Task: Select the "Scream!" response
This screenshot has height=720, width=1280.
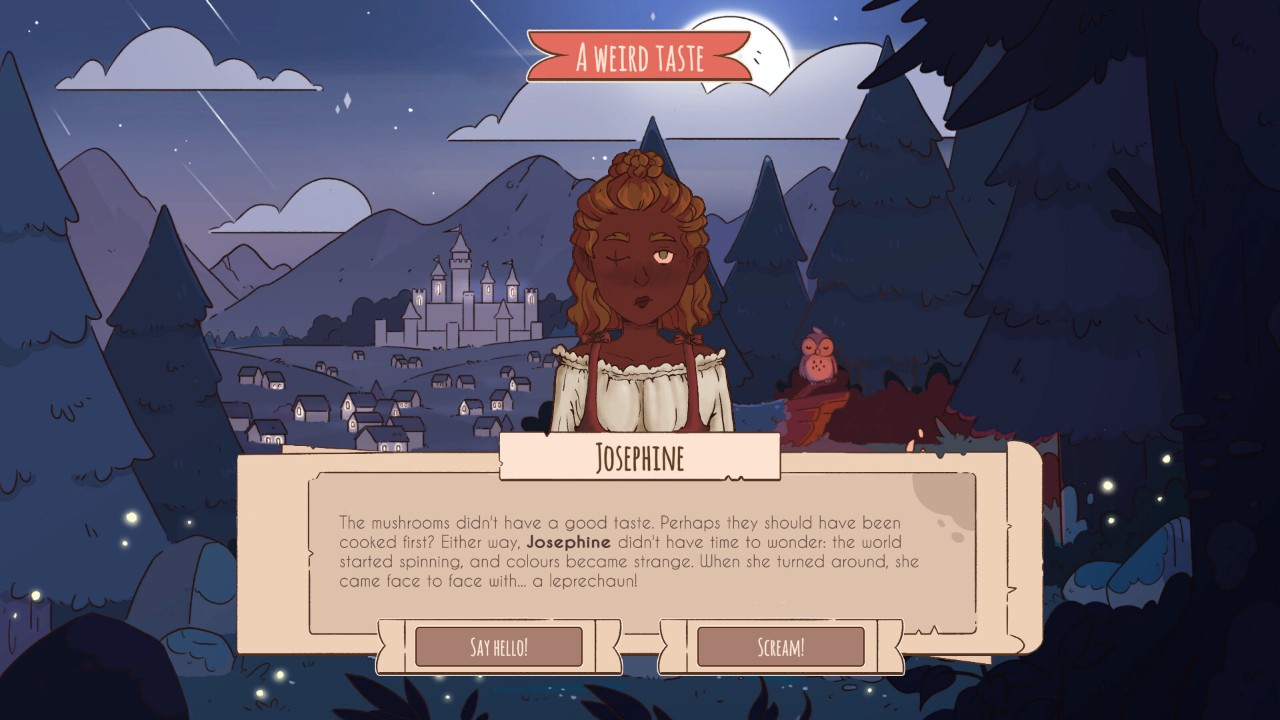Action: (x=780, y=647)
